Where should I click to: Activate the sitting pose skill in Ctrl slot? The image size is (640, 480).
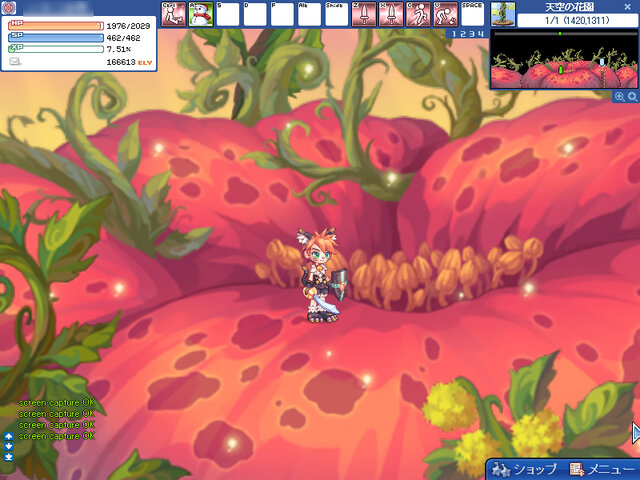coord(174,14)
